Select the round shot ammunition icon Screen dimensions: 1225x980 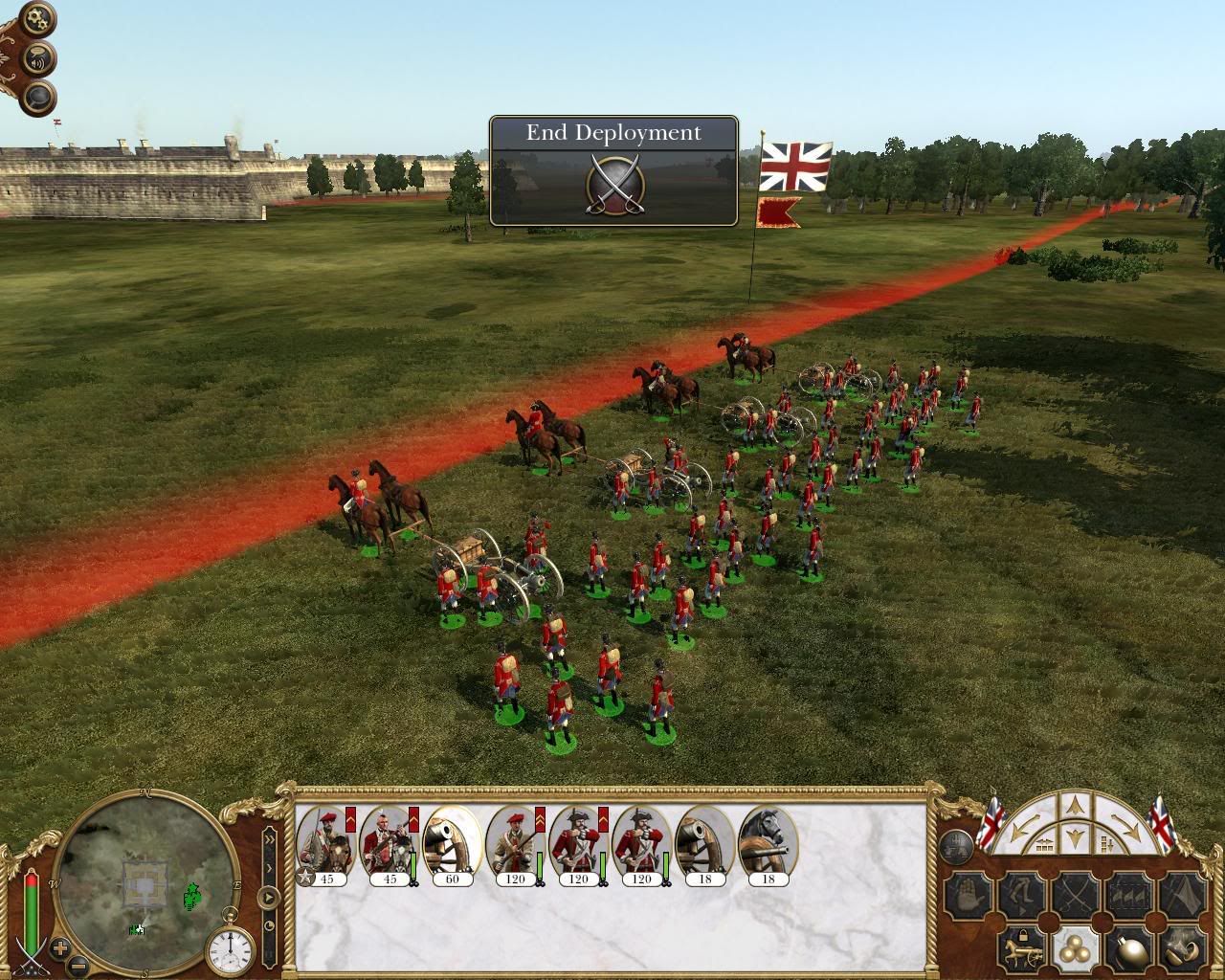(1076, 949)
